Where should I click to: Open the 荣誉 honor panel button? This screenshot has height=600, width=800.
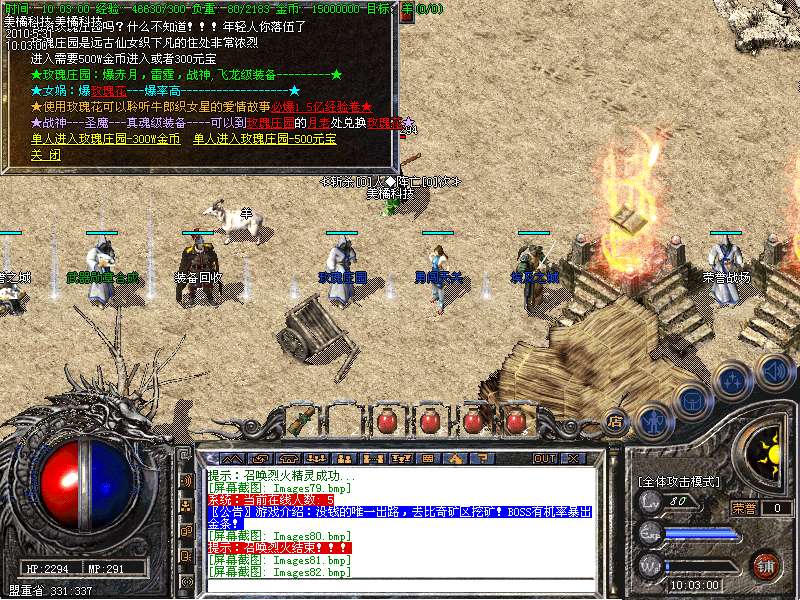click(x=743, y=508)
